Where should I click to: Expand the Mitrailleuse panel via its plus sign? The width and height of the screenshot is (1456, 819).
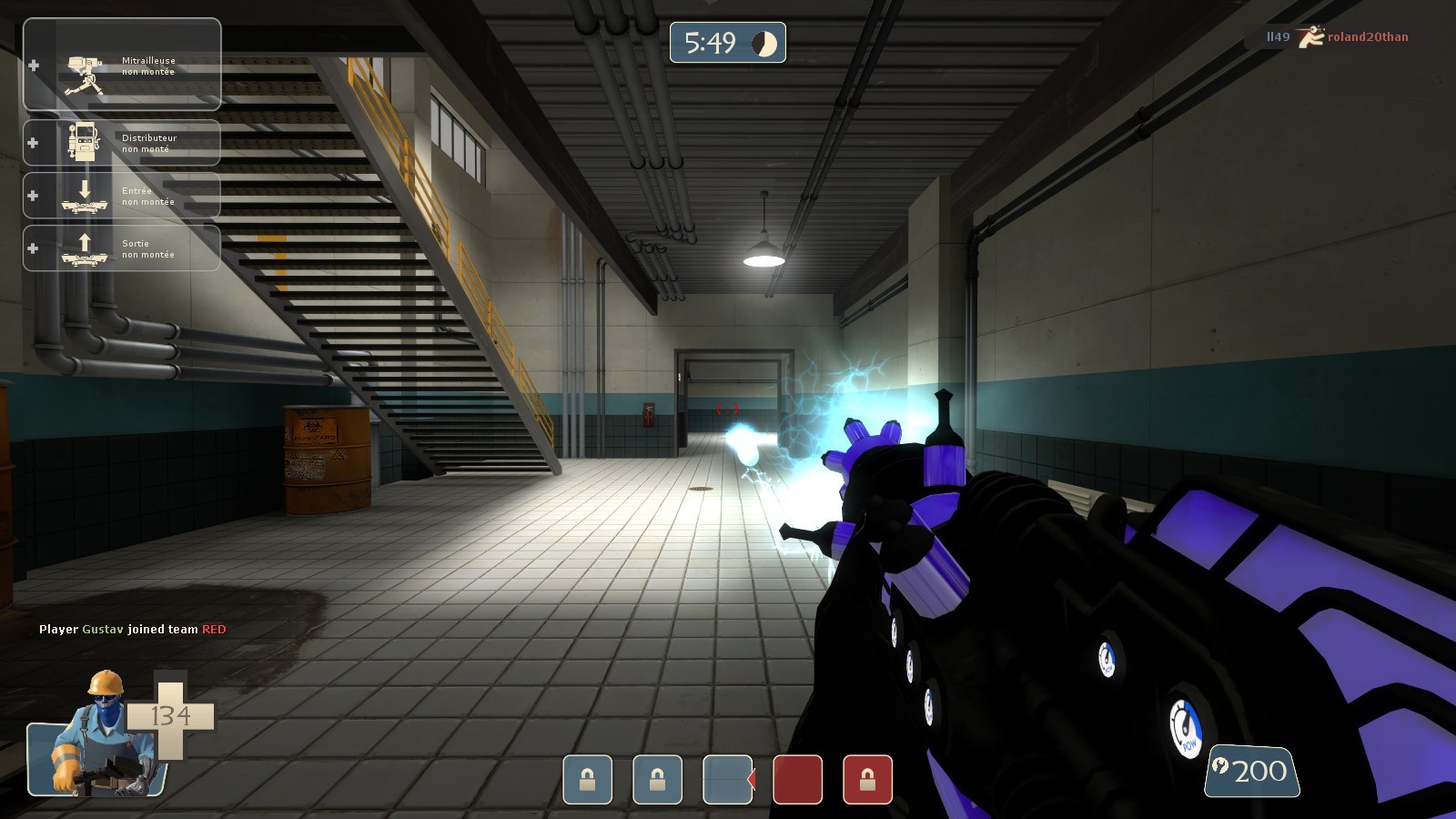[x=35, y=64]
